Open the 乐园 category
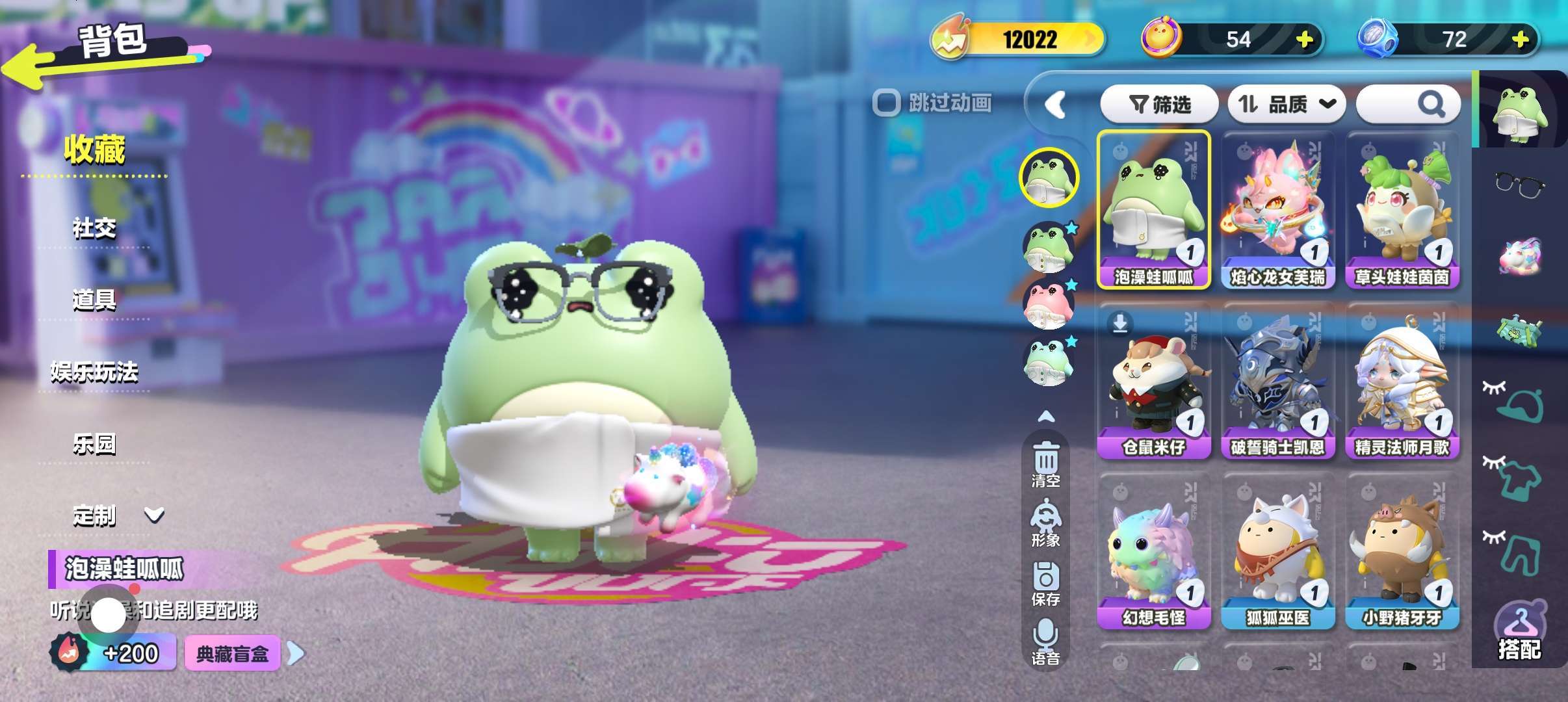The height and width of the screenshot is (702, 1568). click(x=94, y=444)
